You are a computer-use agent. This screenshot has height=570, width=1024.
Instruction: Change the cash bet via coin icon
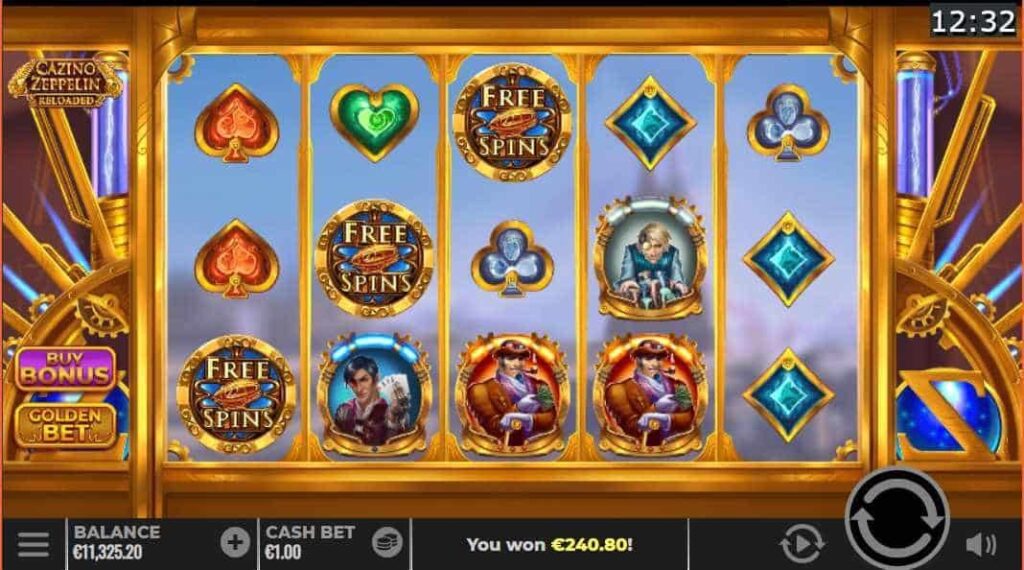387,543
